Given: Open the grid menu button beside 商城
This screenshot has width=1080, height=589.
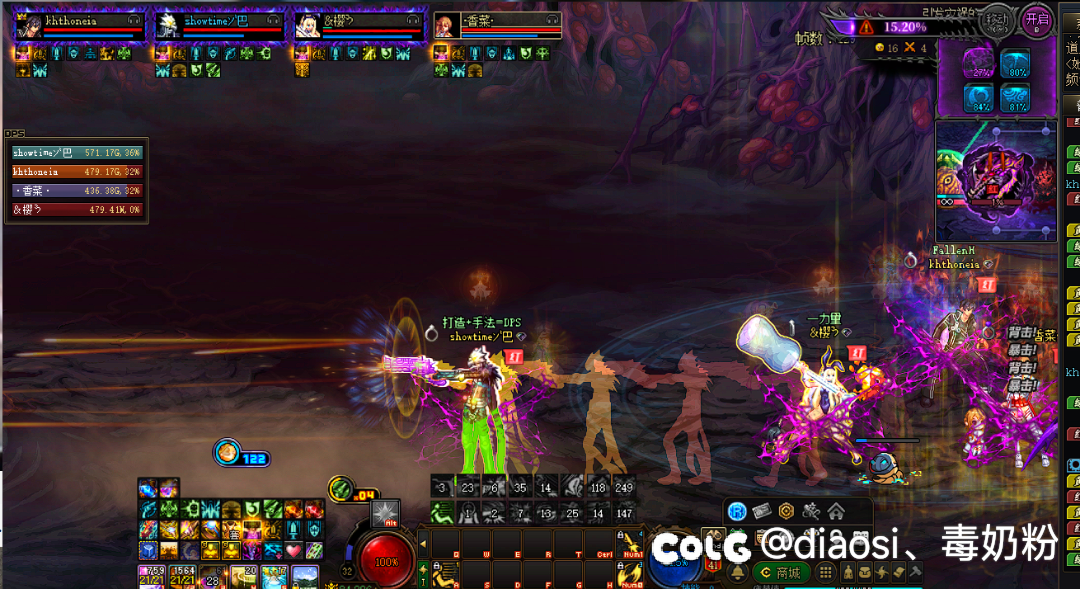Looking at the screenshot, I should tap(825, 573).
